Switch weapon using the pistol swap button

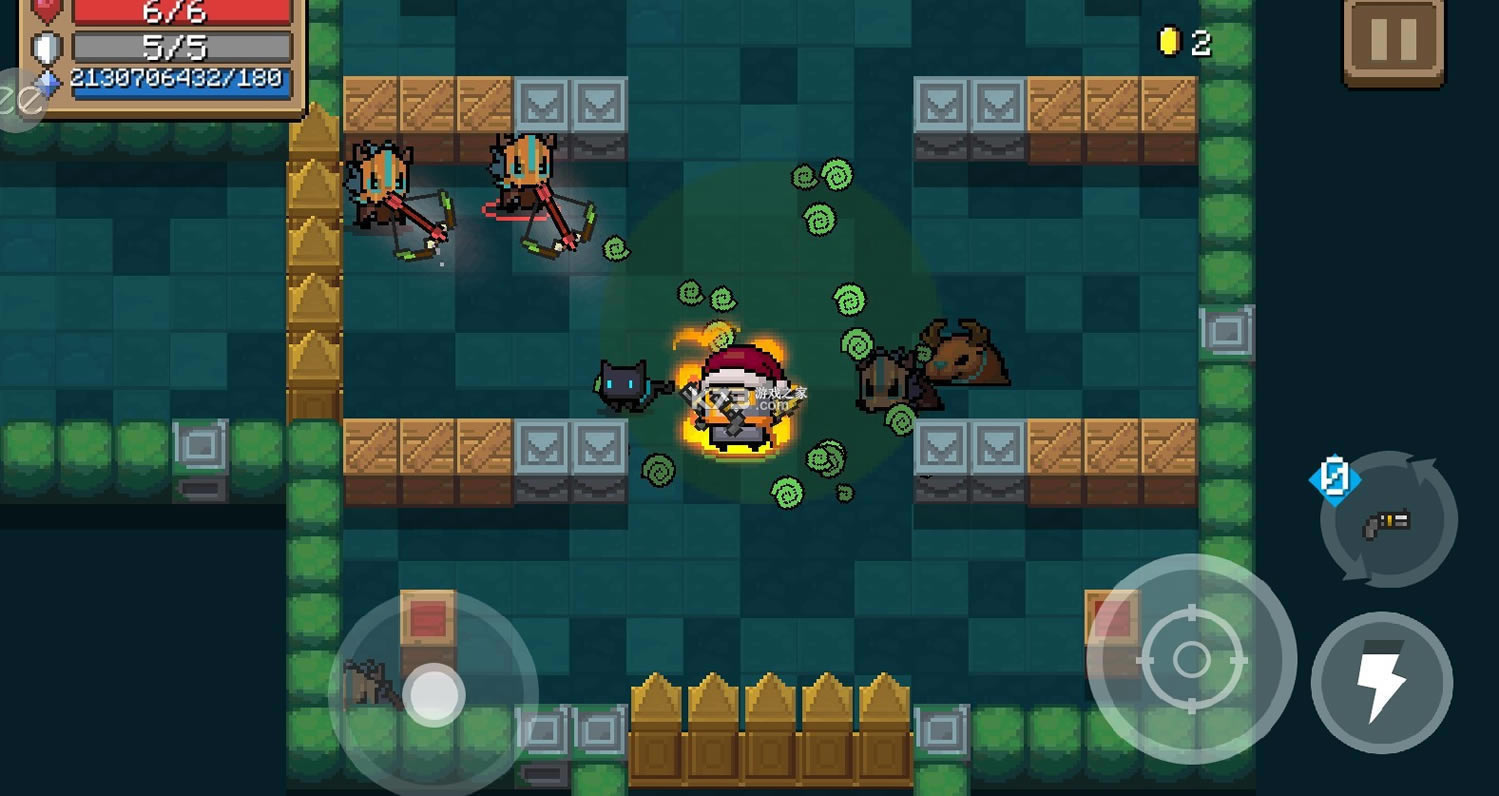pyautogui.click(x=1388, y=520)
